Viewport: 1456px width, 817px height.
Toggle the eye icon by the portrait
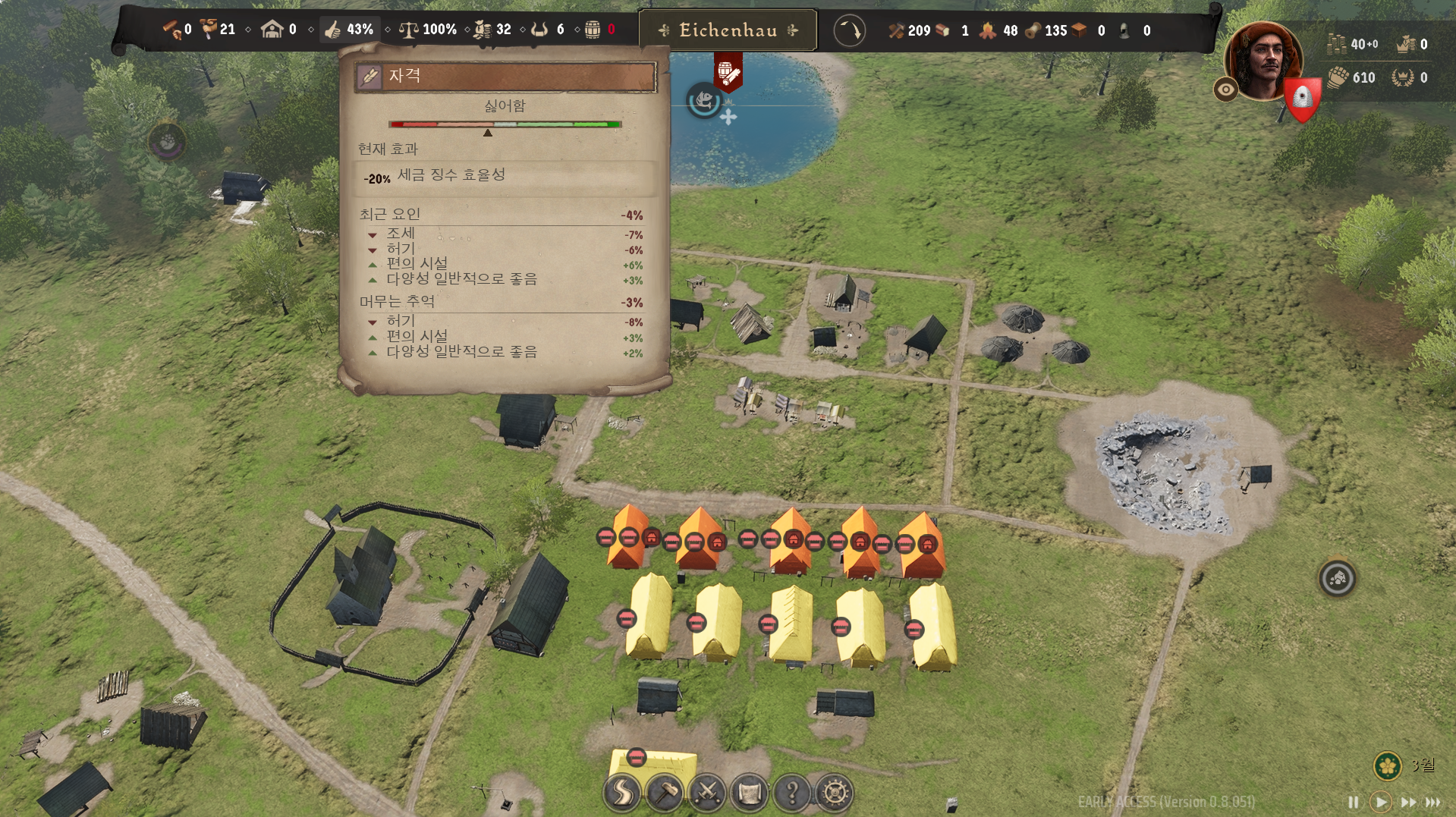tap(1225, 90)
